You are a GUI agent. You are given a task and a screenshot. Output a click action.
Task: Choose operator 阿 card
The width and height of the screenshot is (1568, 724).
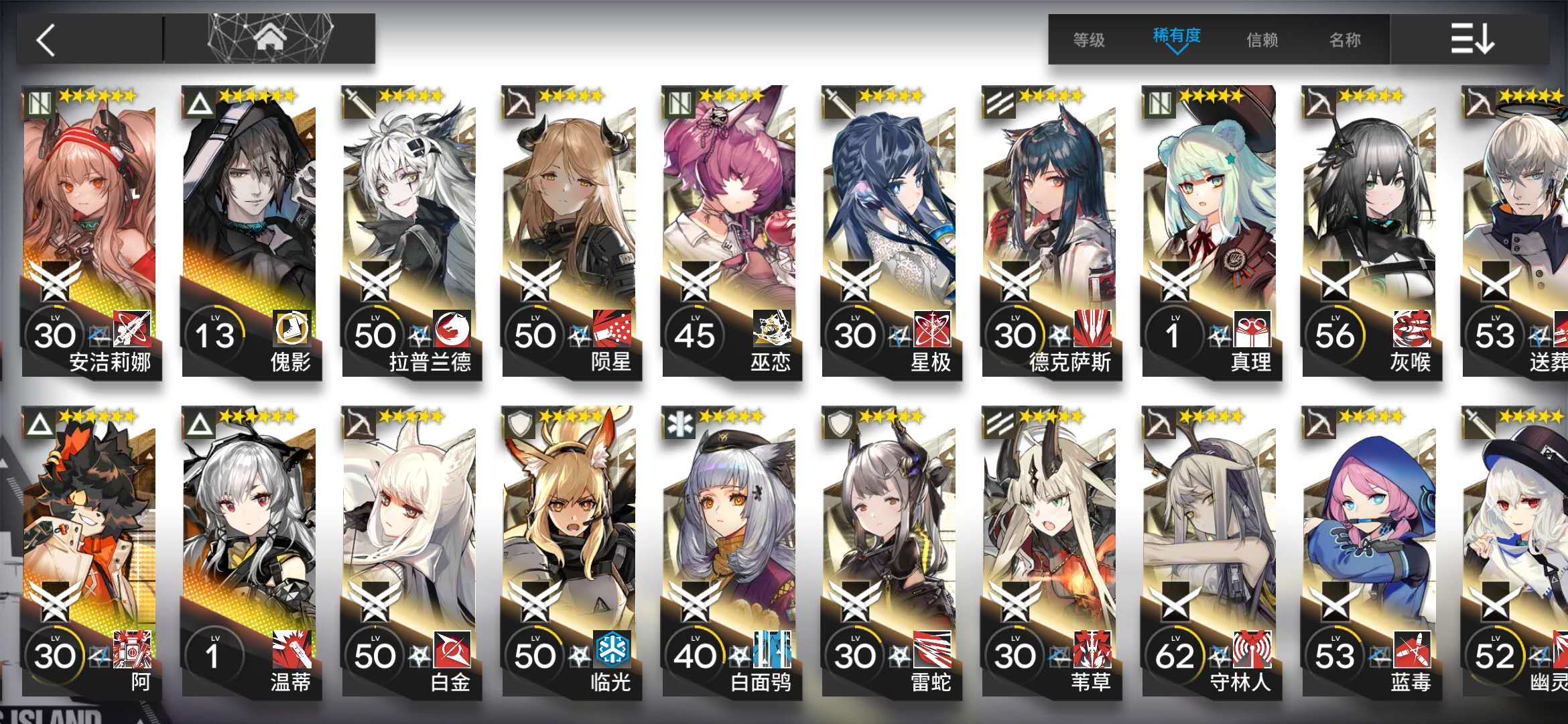pos(90,552)
